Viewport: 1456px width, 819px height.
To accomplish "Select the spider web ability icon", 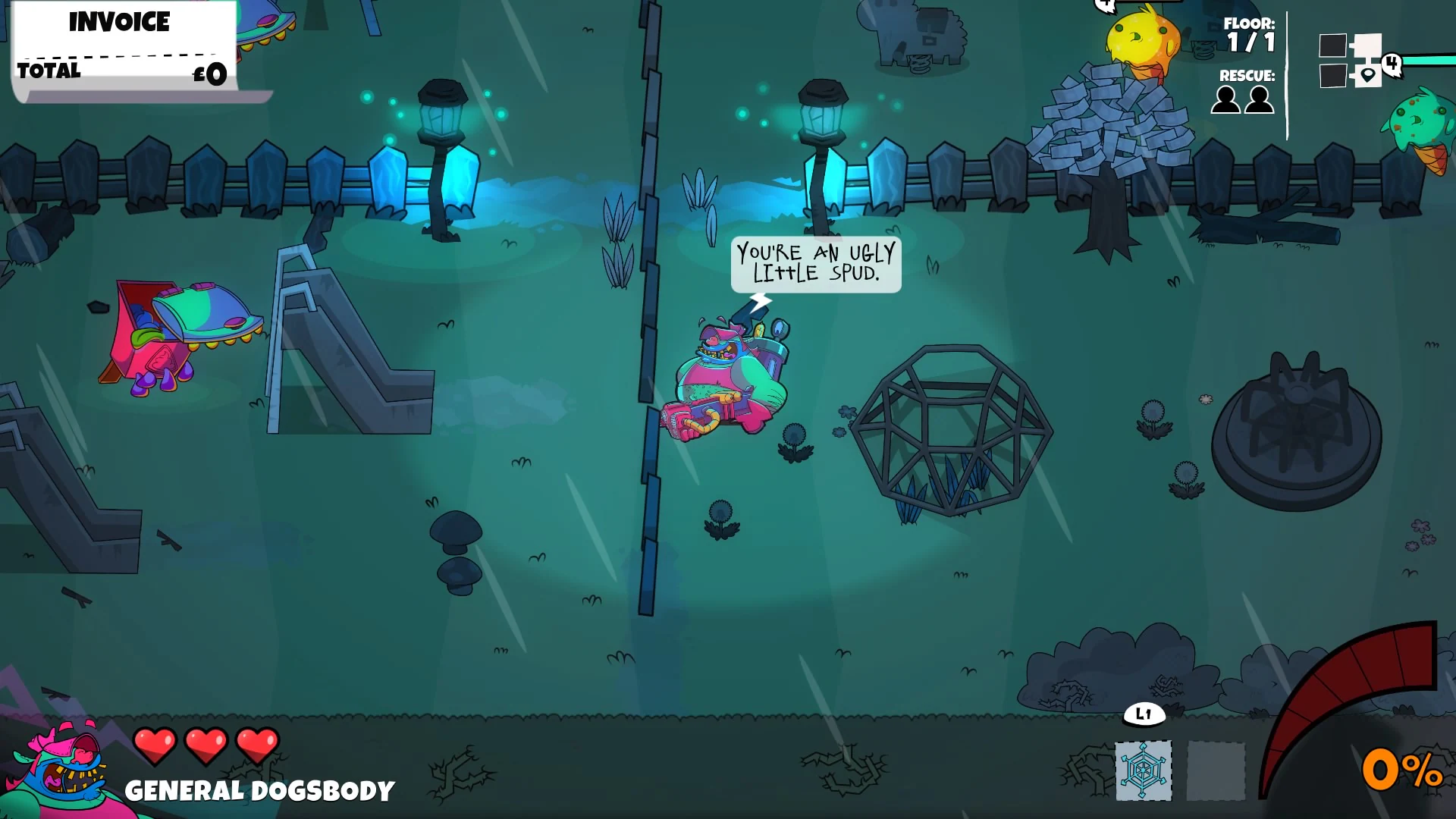I will click(x=1144, y=769).
